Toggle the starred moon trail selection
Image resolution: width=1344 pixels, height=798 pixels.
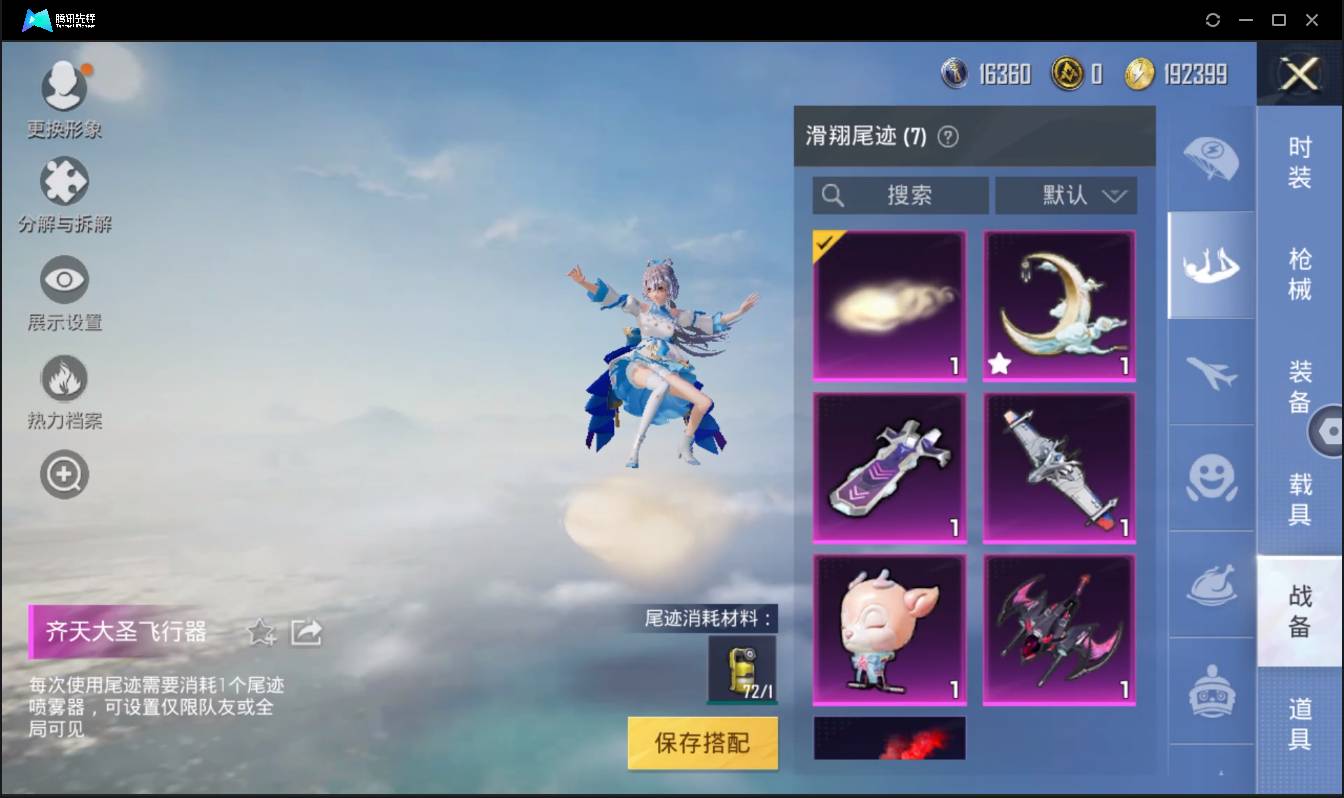click(1059, 304)
